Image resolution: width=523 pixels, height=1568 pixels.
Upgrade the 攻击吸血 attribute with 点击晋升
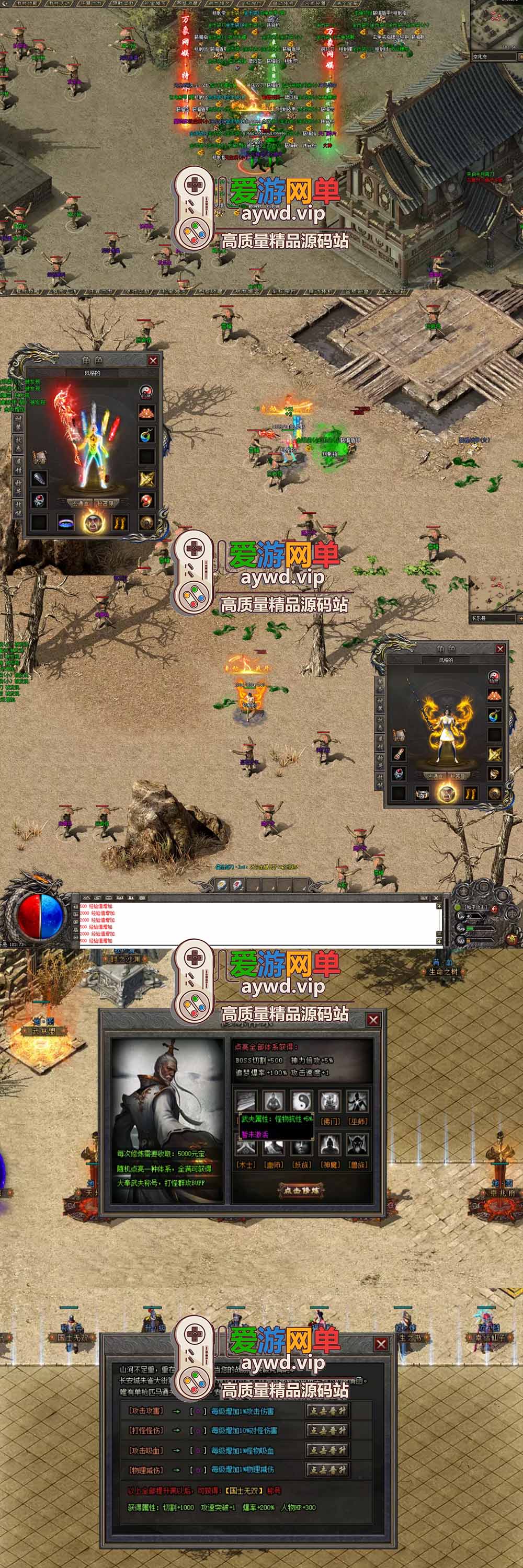click(x=327, y=1450)
